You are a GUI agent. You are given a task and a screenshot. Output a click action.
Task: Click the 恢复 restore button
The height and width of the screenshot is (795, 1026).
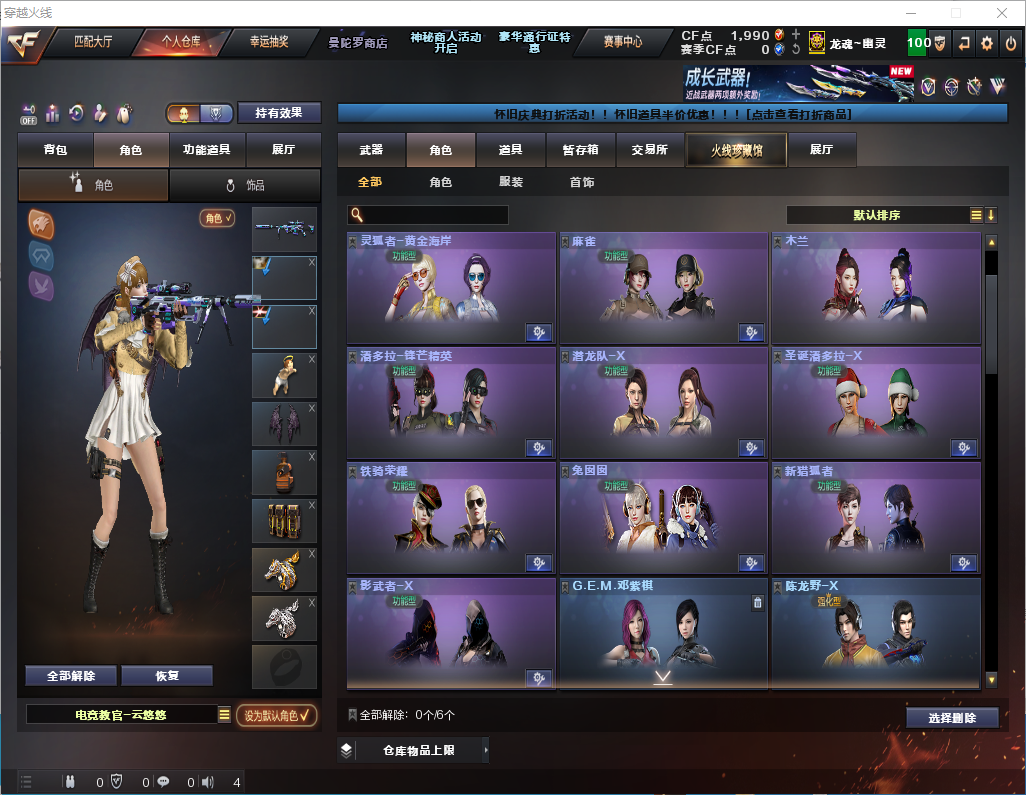coord(167,676)
